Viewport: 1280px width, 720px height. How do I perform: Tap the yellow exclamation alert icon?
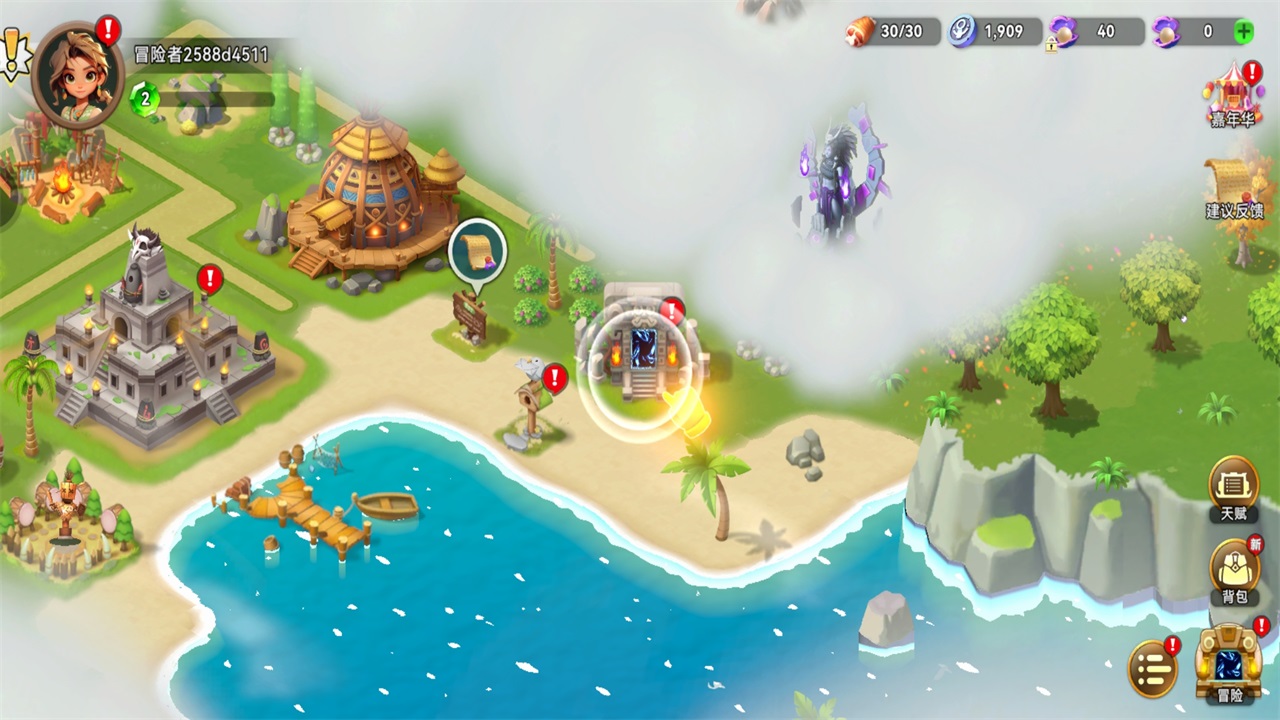coord(13,52)
